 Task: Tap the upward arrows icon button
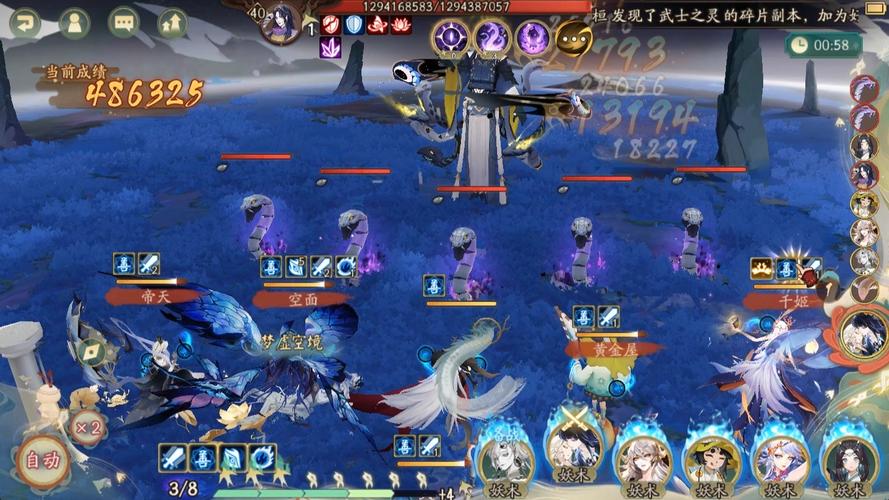[172, 23]
